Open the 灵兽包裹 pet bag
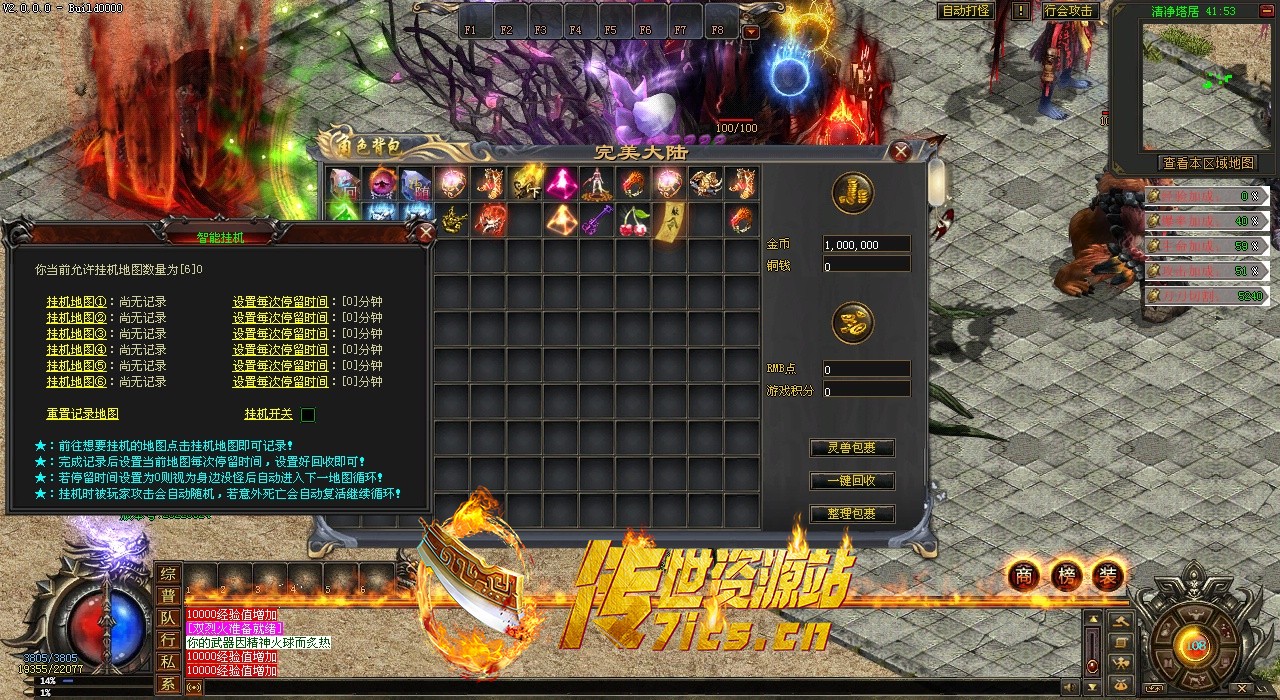This screenshot has width=1280, height=700. click(852, 448)
